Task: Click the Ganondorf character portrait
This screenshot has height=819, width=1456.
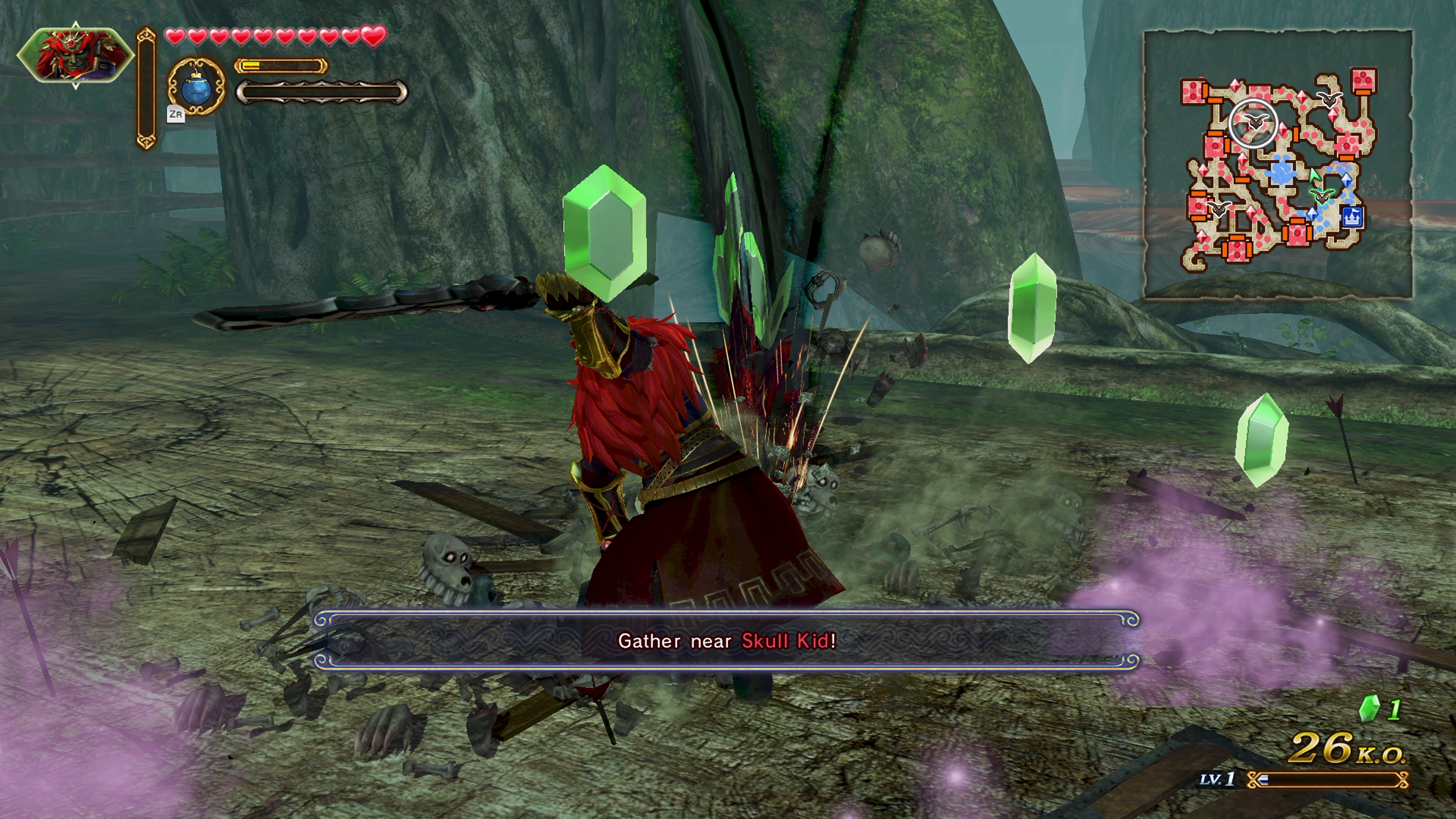Action: point(75,55)
